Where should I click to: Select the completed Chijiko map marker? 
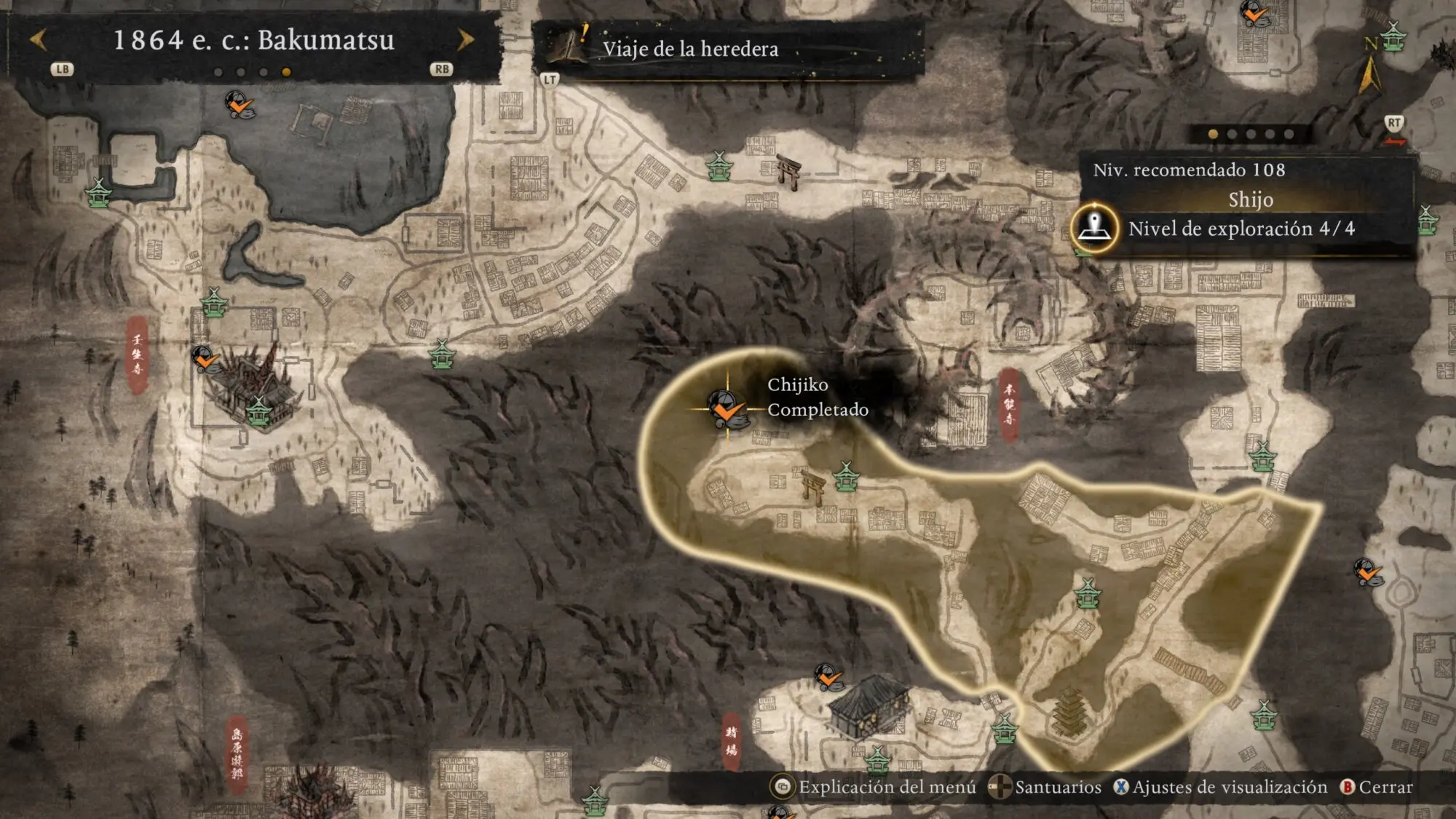click(726, 408)
